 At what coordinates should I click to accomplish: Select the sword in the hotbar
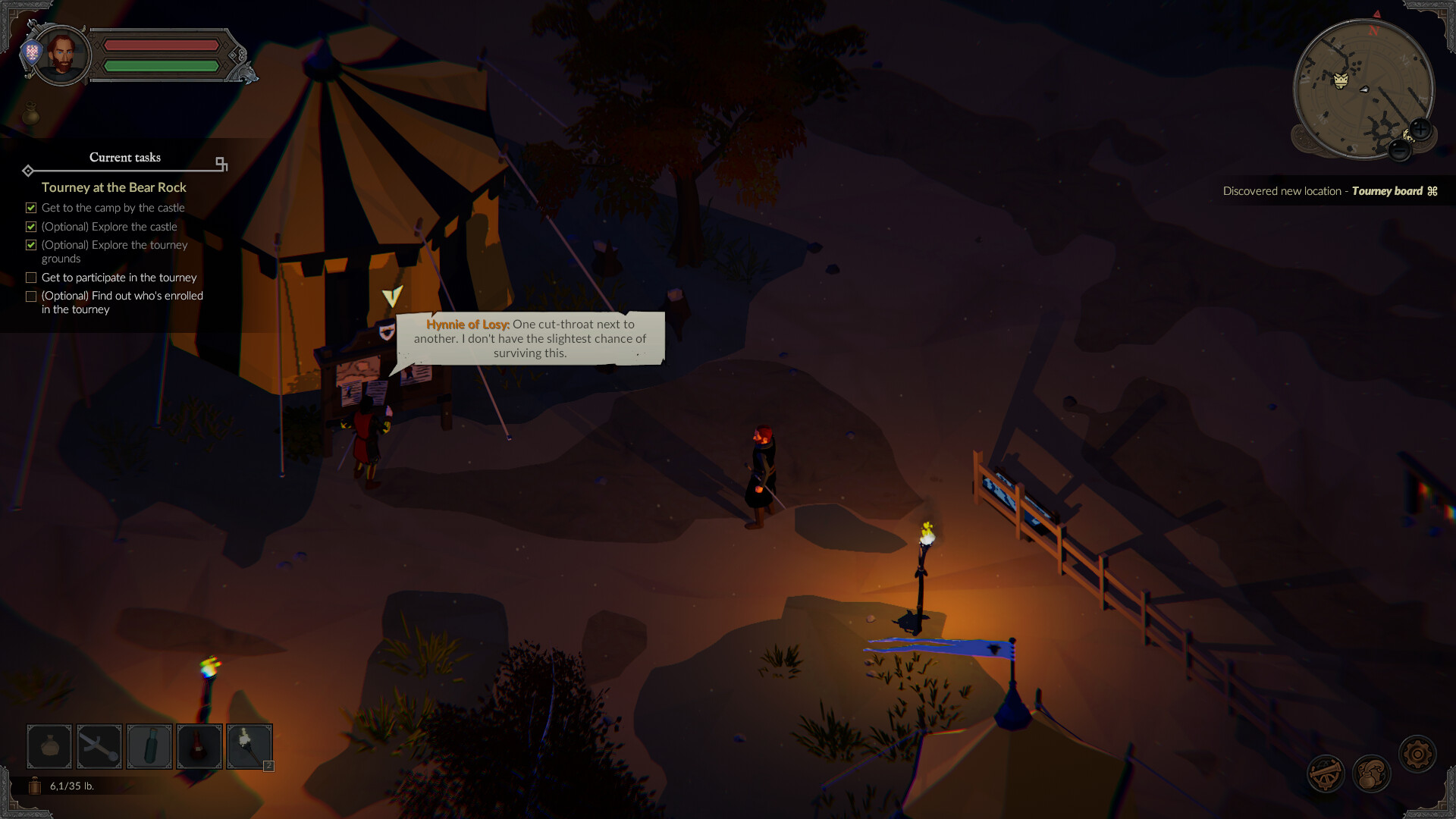point(99,746)
